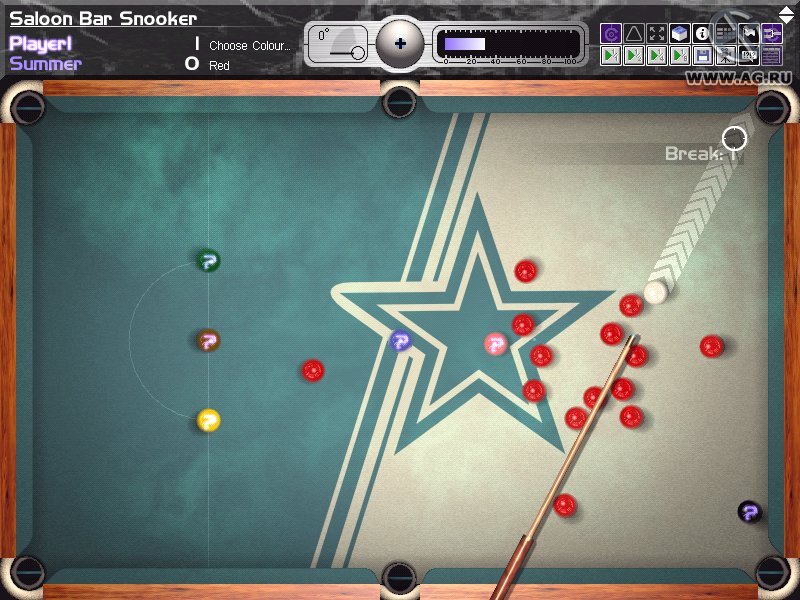Toggle the triangle rack toolbar button
This screenshot has width=800, height=600.
click(633, 34)
